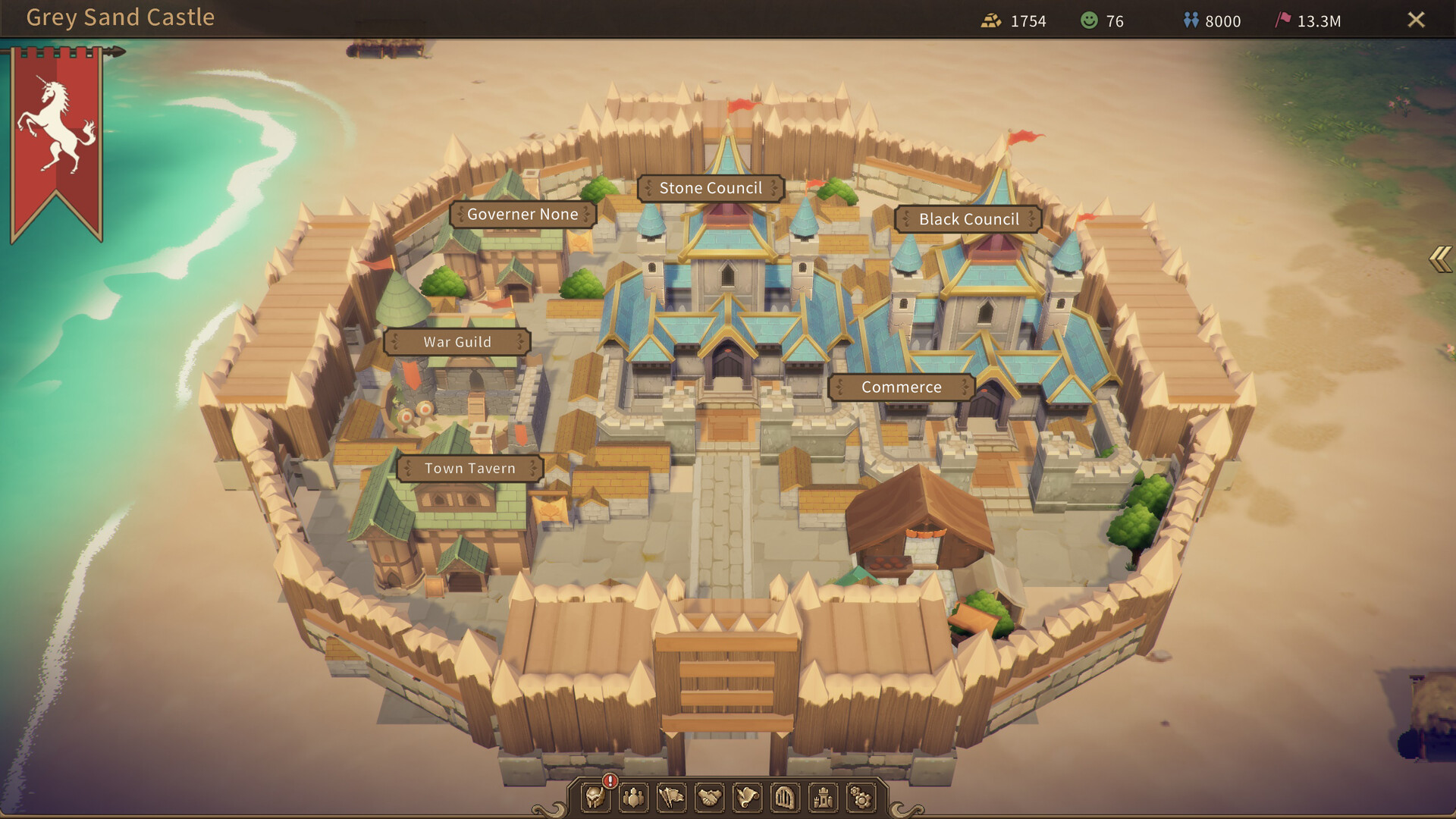This screenshot has width=1456, height=819.
Task: Open the helmet army panel with alert badge
Action: (597, 798)
